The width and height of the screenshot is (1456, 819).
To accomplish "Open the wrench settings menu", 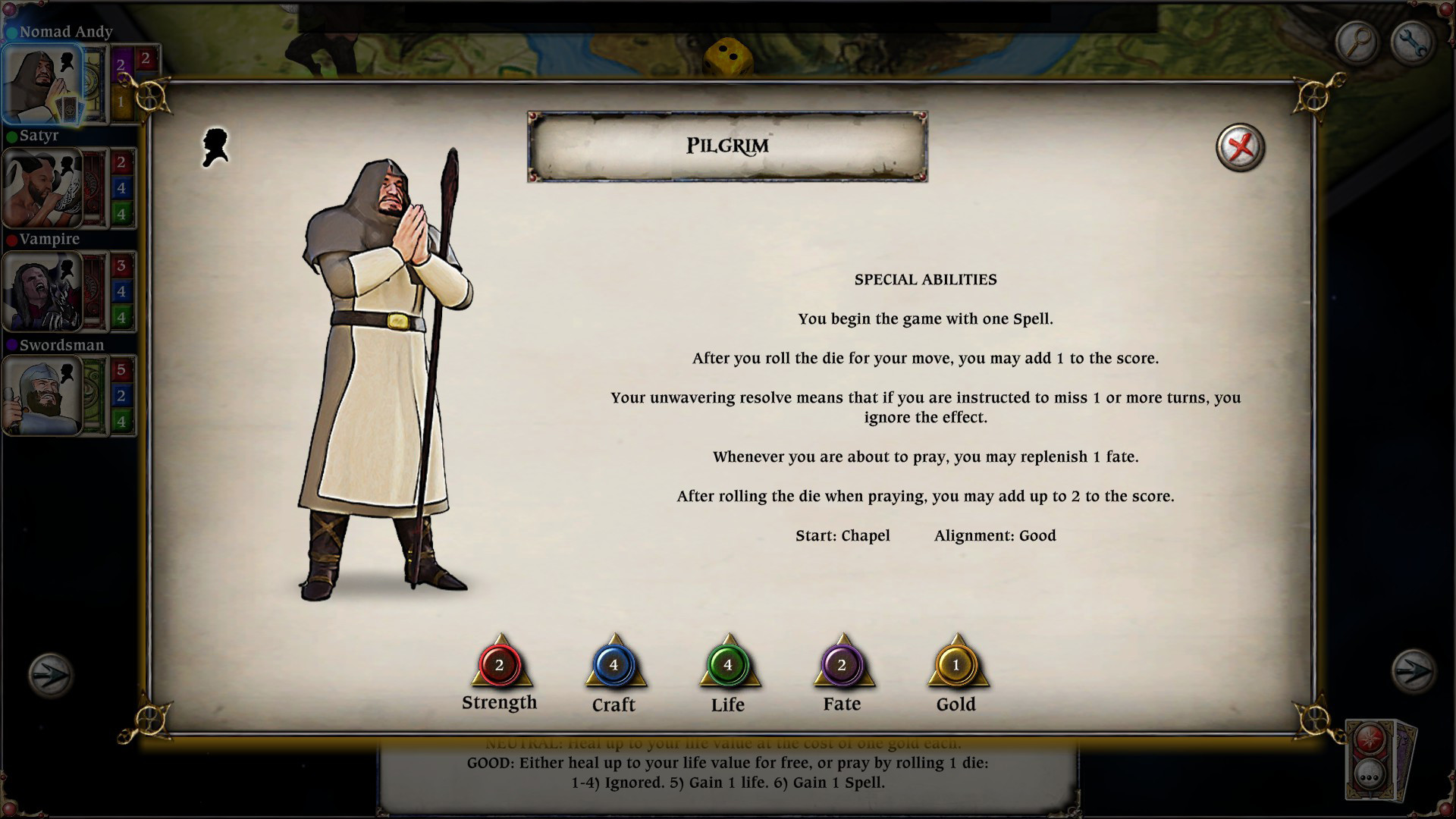I will (1412, 42).
